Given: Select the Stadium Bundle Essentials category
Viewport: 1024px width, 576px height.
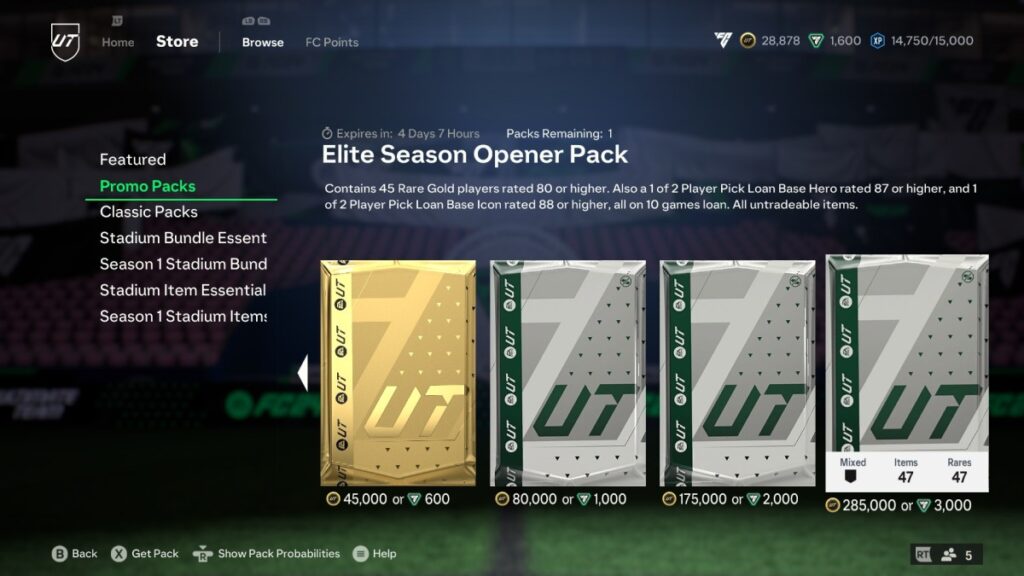Looking at the screenshot, I should [183, 238].
